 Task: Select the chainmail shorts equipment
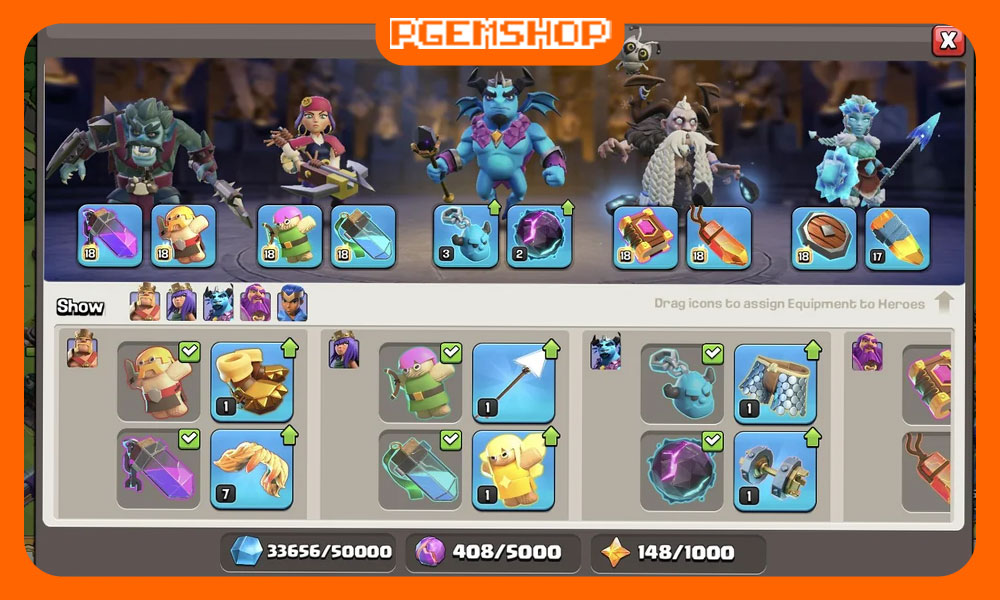click(x=775, y=382)
